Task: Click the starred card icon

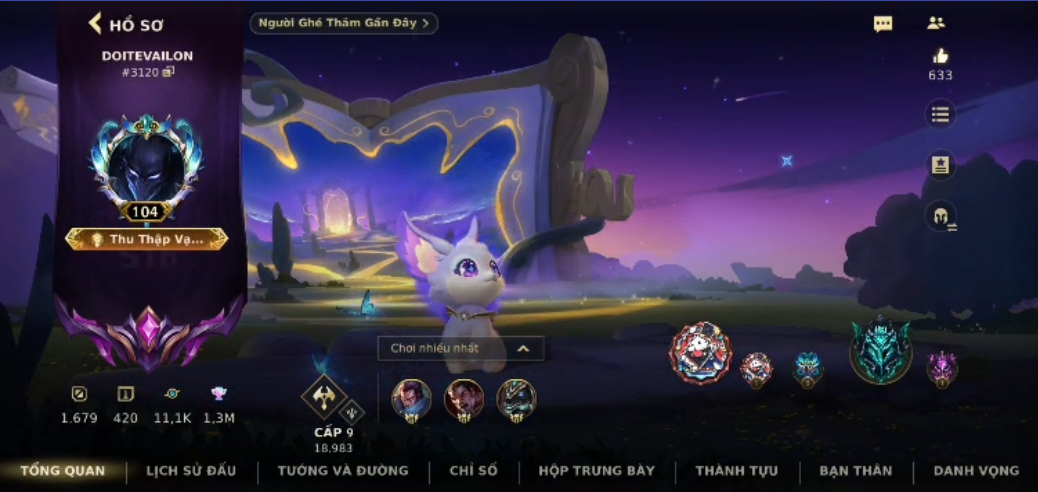Action: (940, 165)
